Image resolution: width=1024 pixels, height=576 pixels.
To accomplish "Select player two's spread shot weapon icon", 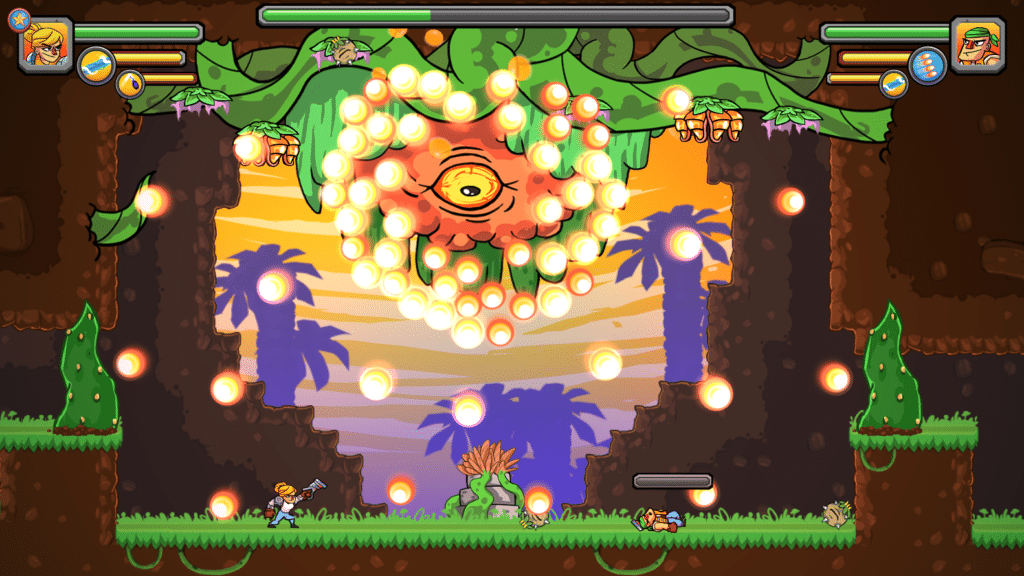I will pos(927,65).
